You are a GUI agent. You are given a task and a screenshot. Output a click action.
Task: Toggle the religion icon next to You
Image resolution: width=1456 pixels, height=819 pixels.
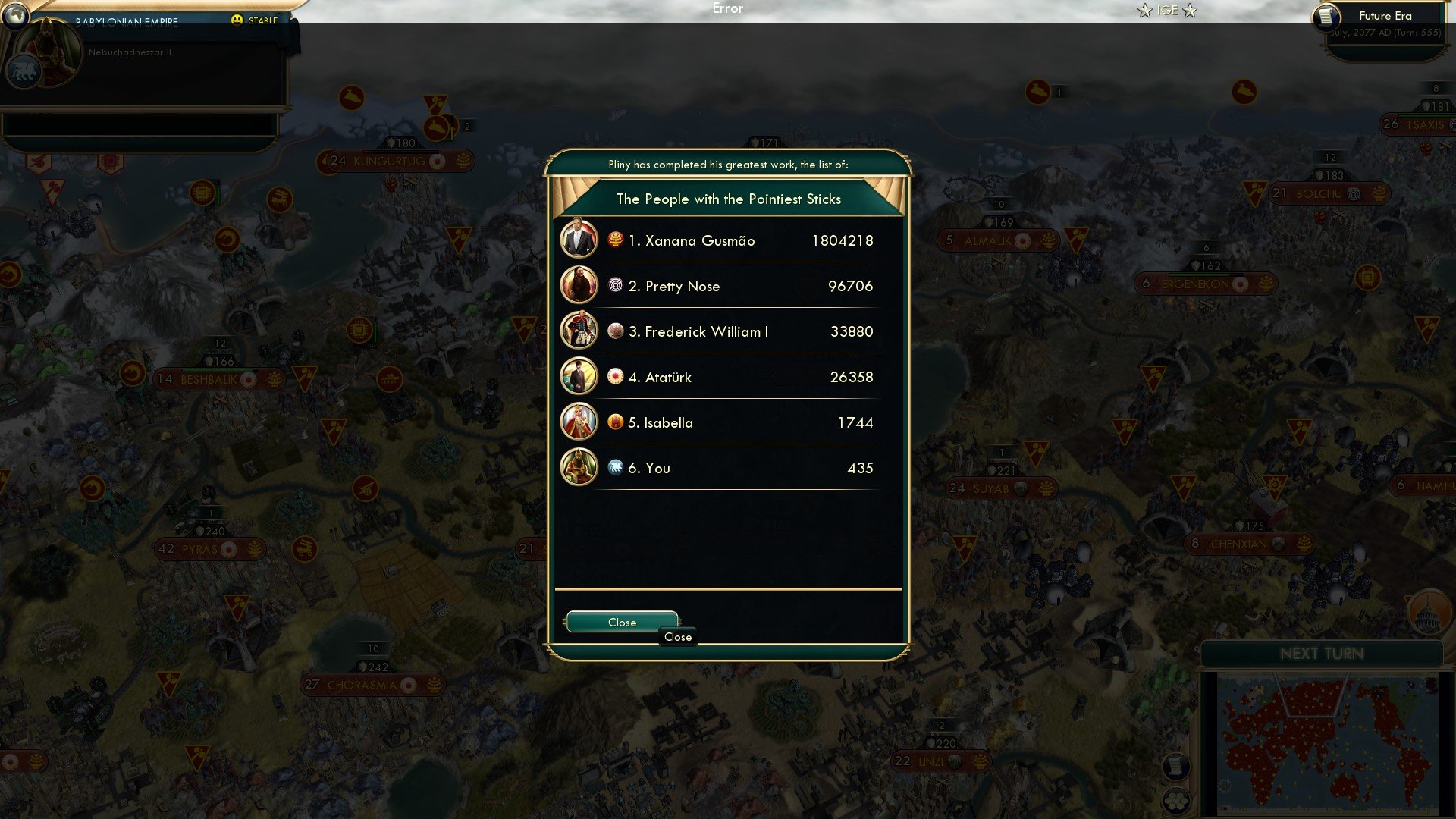tap(614, 468)
